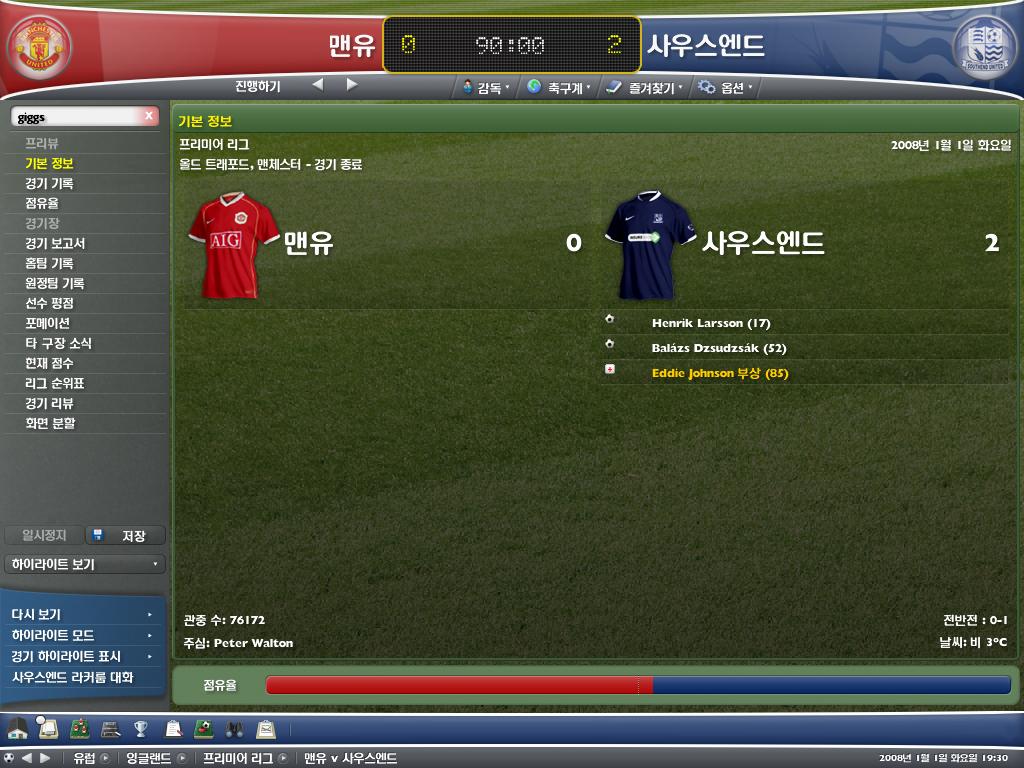Image resolution: width=1024 pixels, height=768 pixels.
Task: Open the 즐겨찾기 bookmarks menu
Action: (x=645, y=87)
